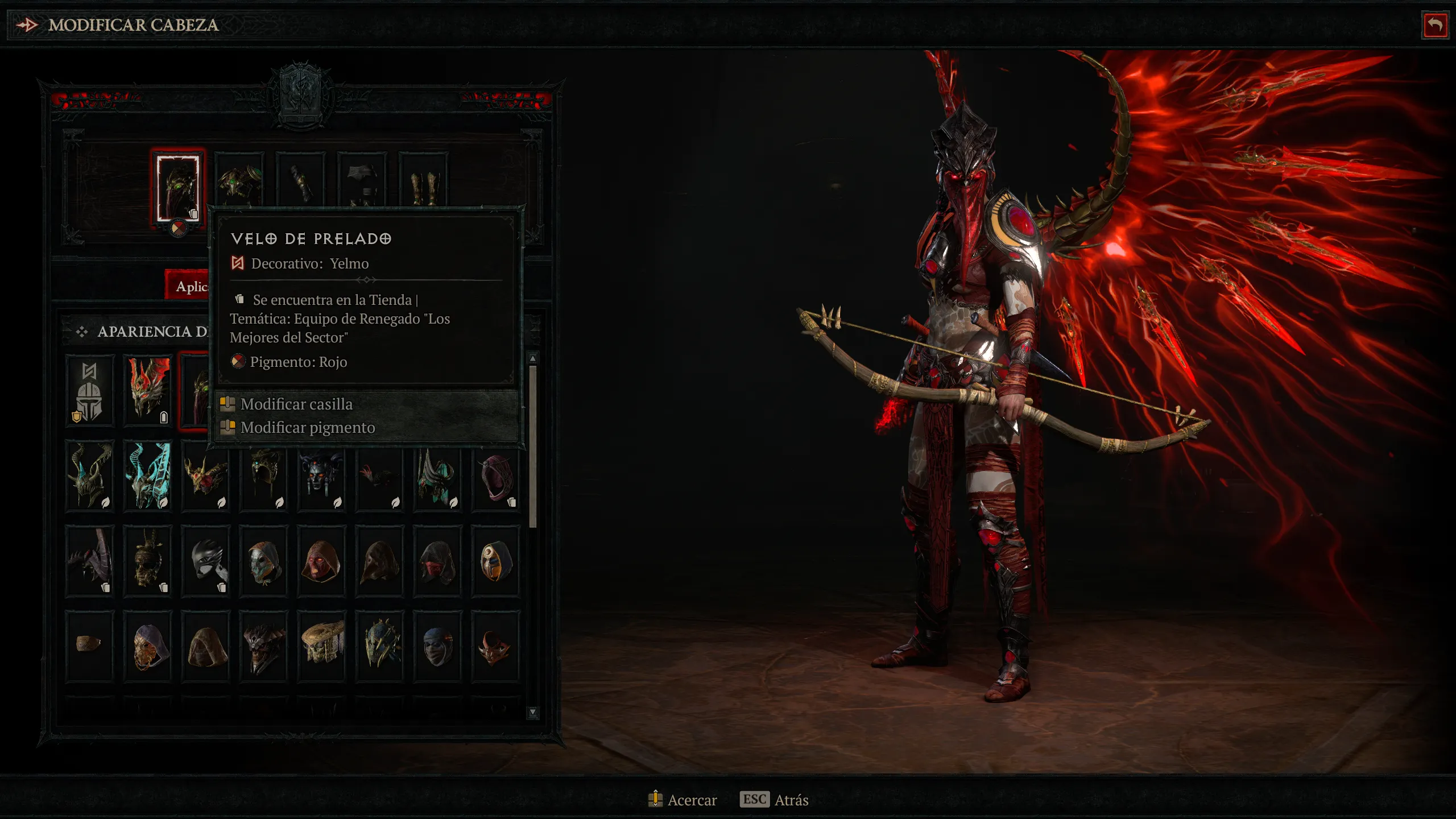Open the pants cosmetic slot

tap(362, 180)
